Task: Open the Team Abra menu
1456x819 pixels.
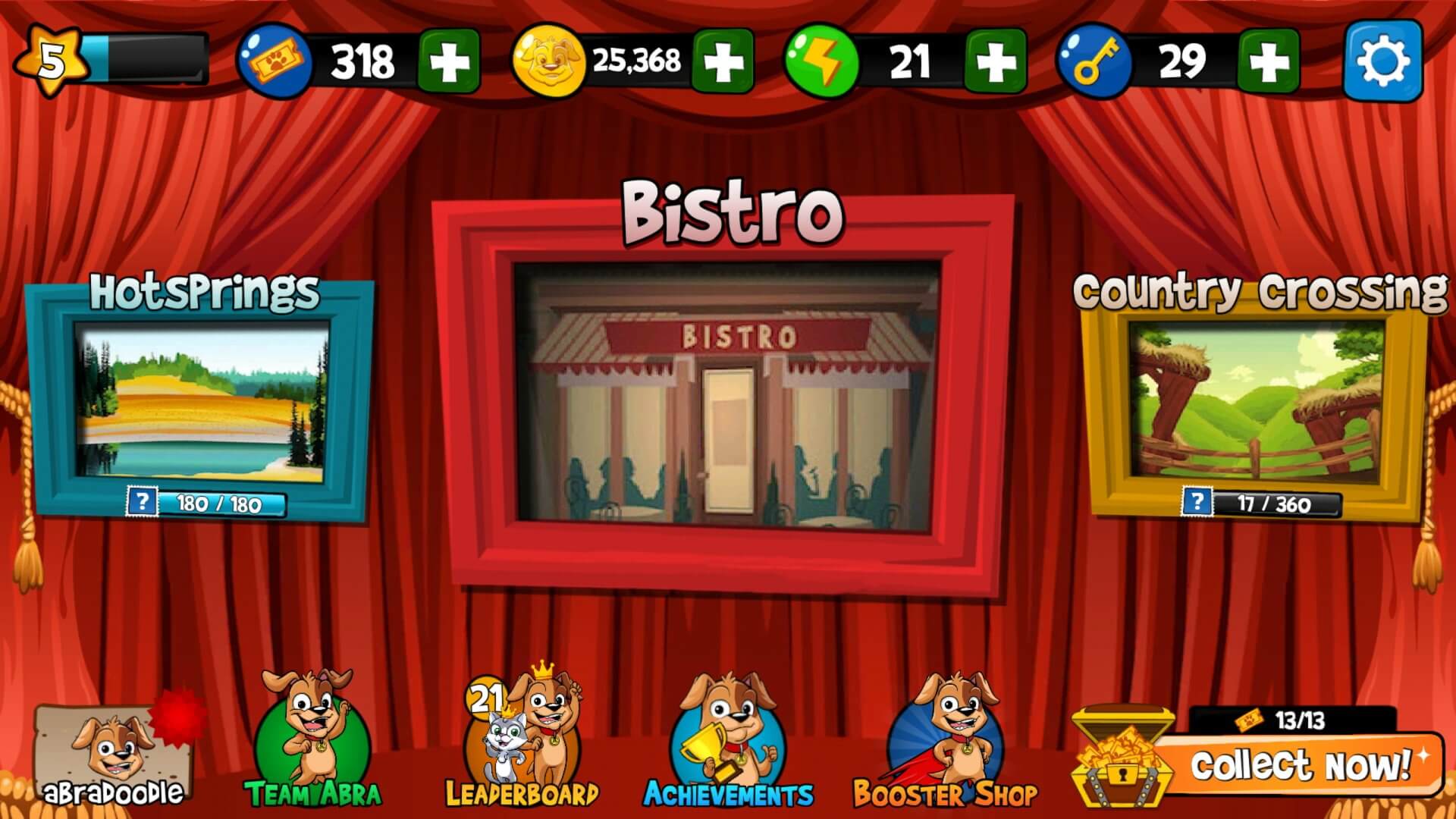Action: (x=312, y=742)
